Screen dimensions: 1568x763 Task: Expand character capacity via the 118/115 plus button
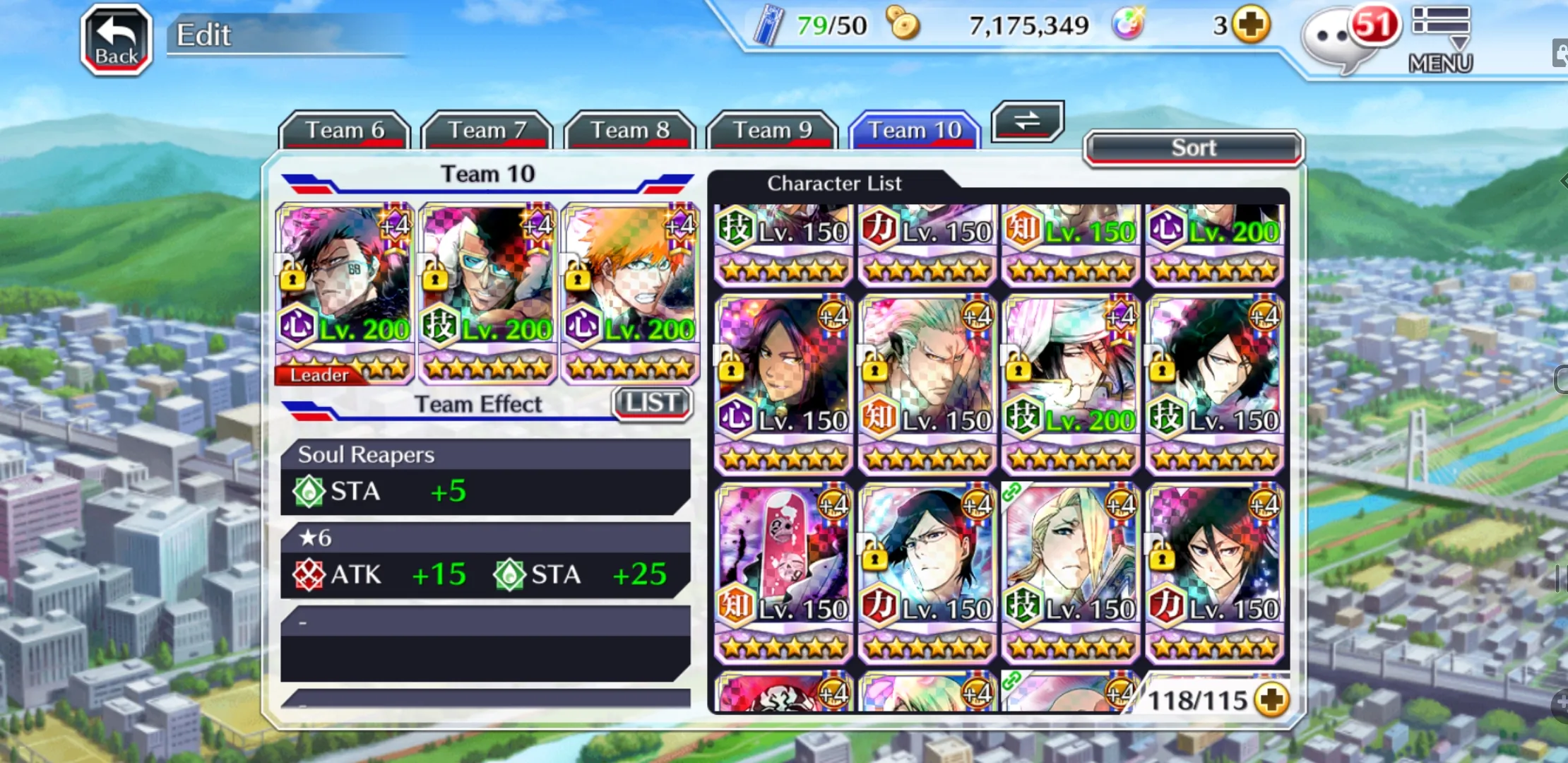[x=1273, y=699]
